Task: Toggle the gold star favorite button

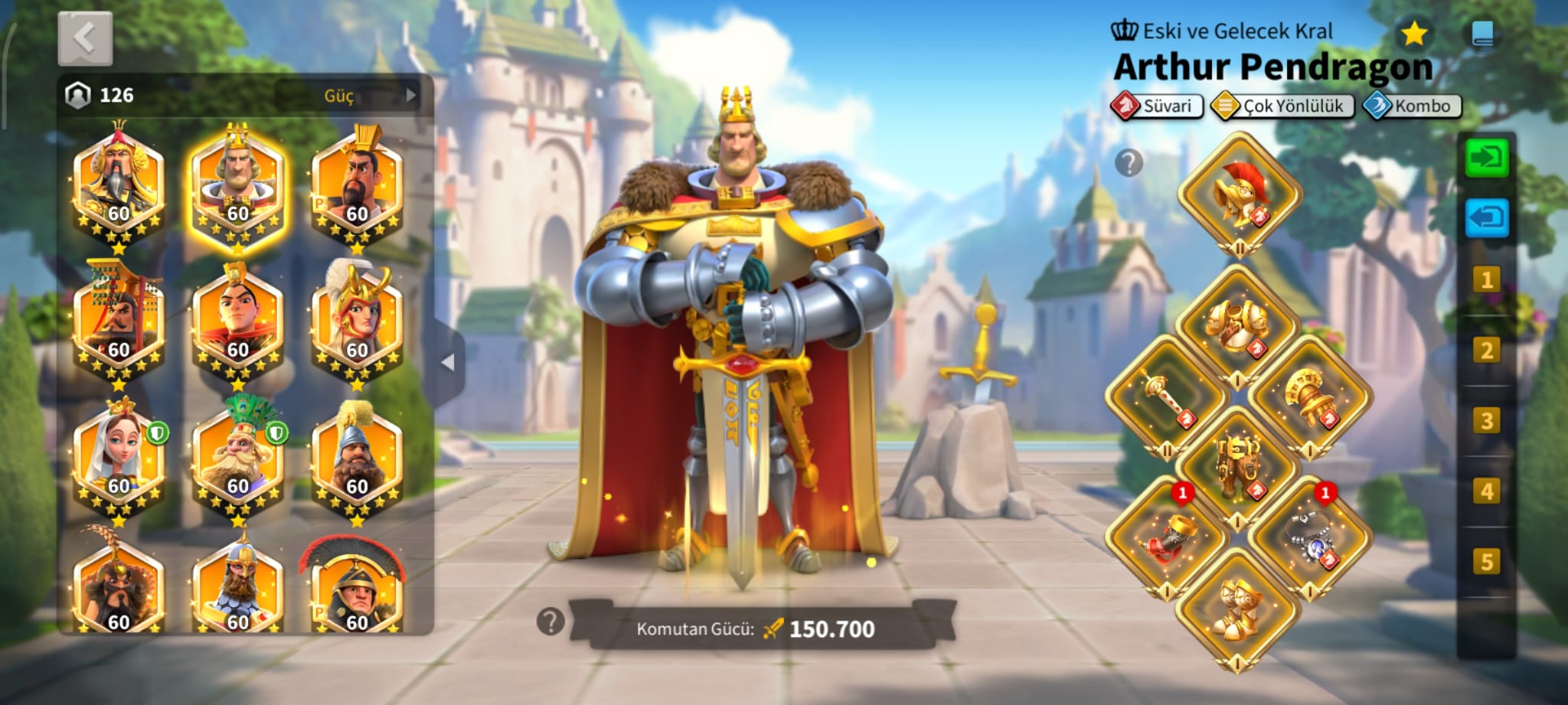Action: pos(1413,34)
